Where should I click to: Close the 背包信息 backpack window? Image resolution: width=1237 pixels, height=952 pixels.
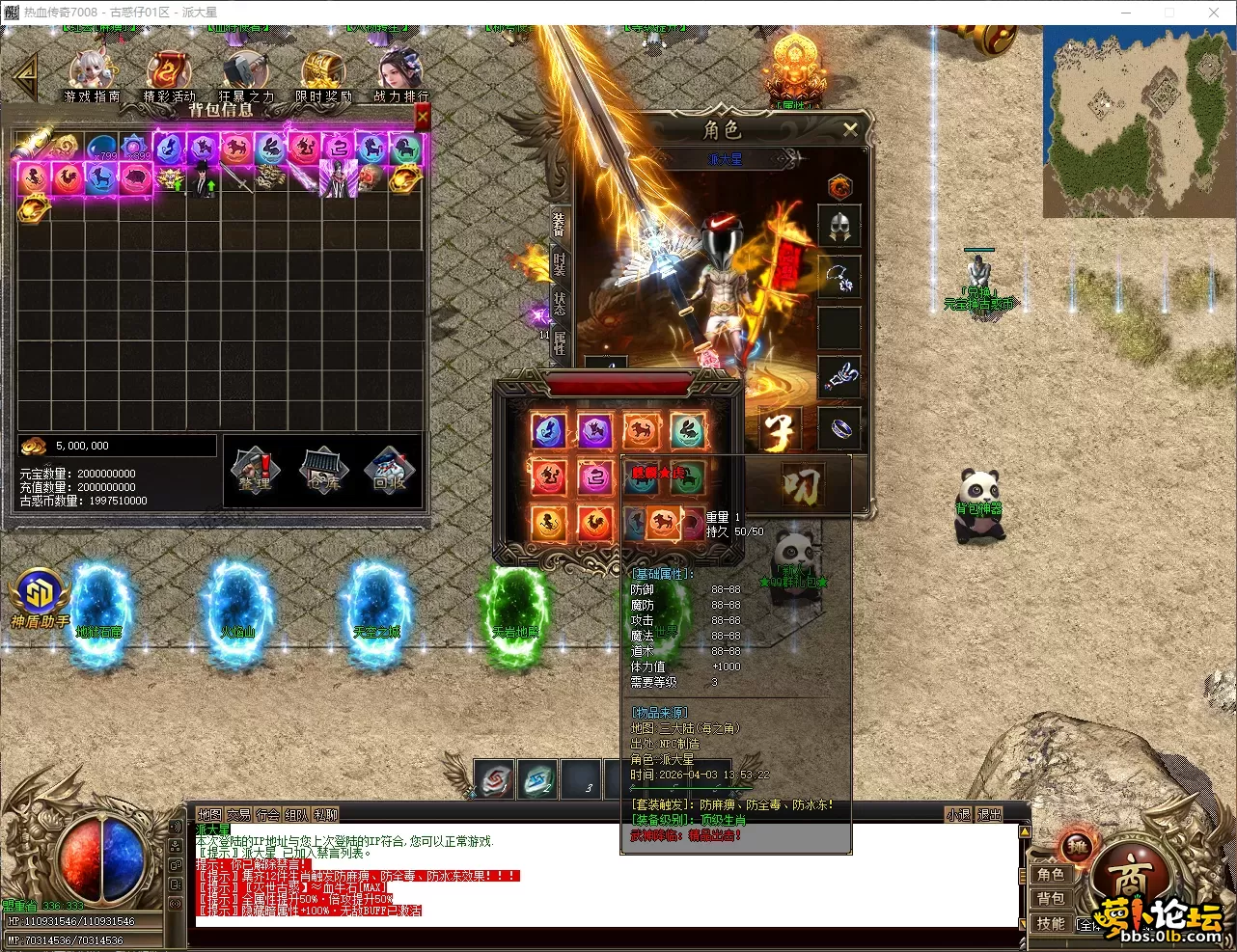click(x=422, y=117)
